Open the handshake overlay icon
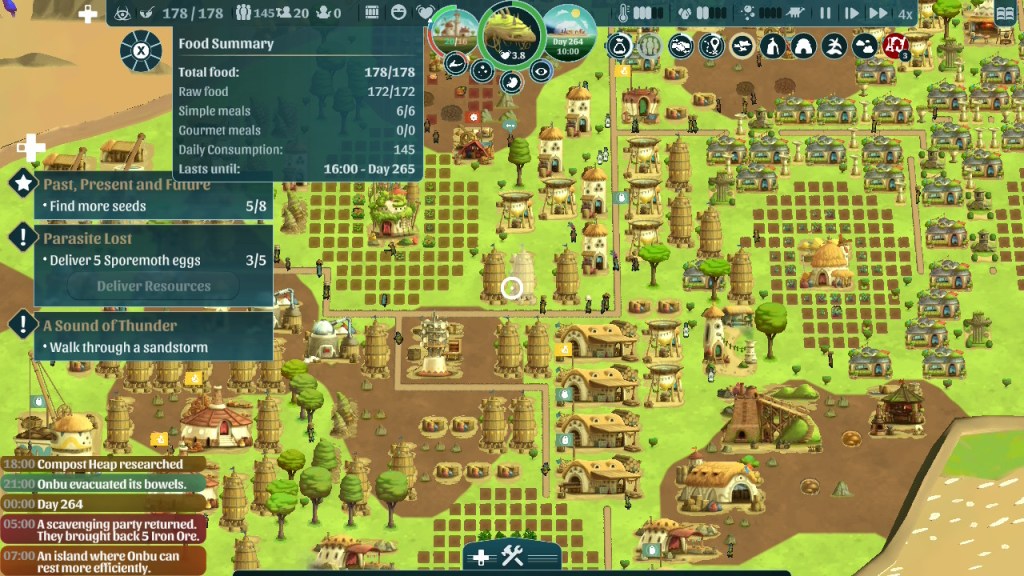1024x576 pixels. [x=681, y=45]
